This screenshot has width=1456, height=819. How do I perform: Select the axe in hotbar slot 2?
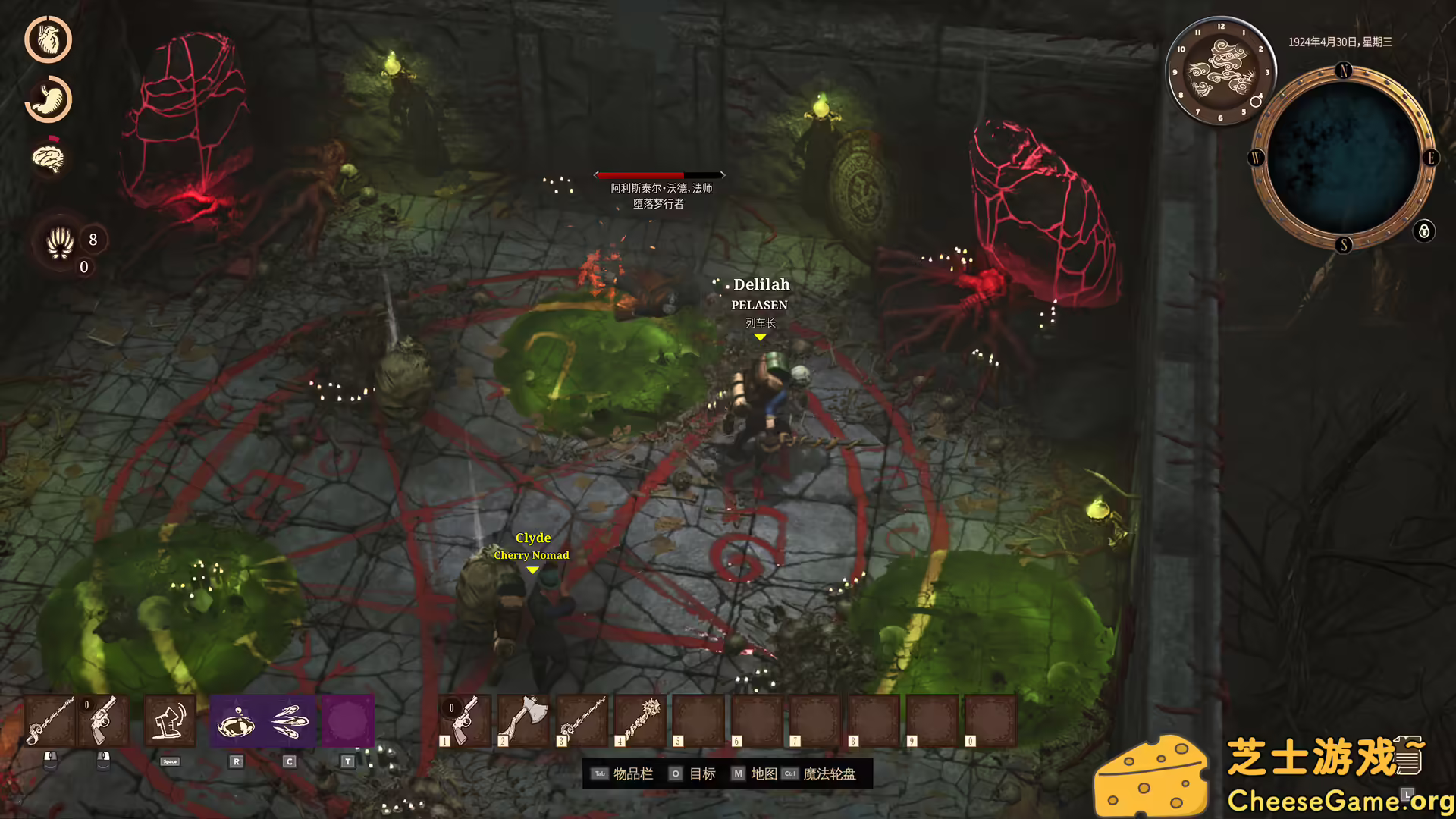pyautogui.click(x=523, y=720)
